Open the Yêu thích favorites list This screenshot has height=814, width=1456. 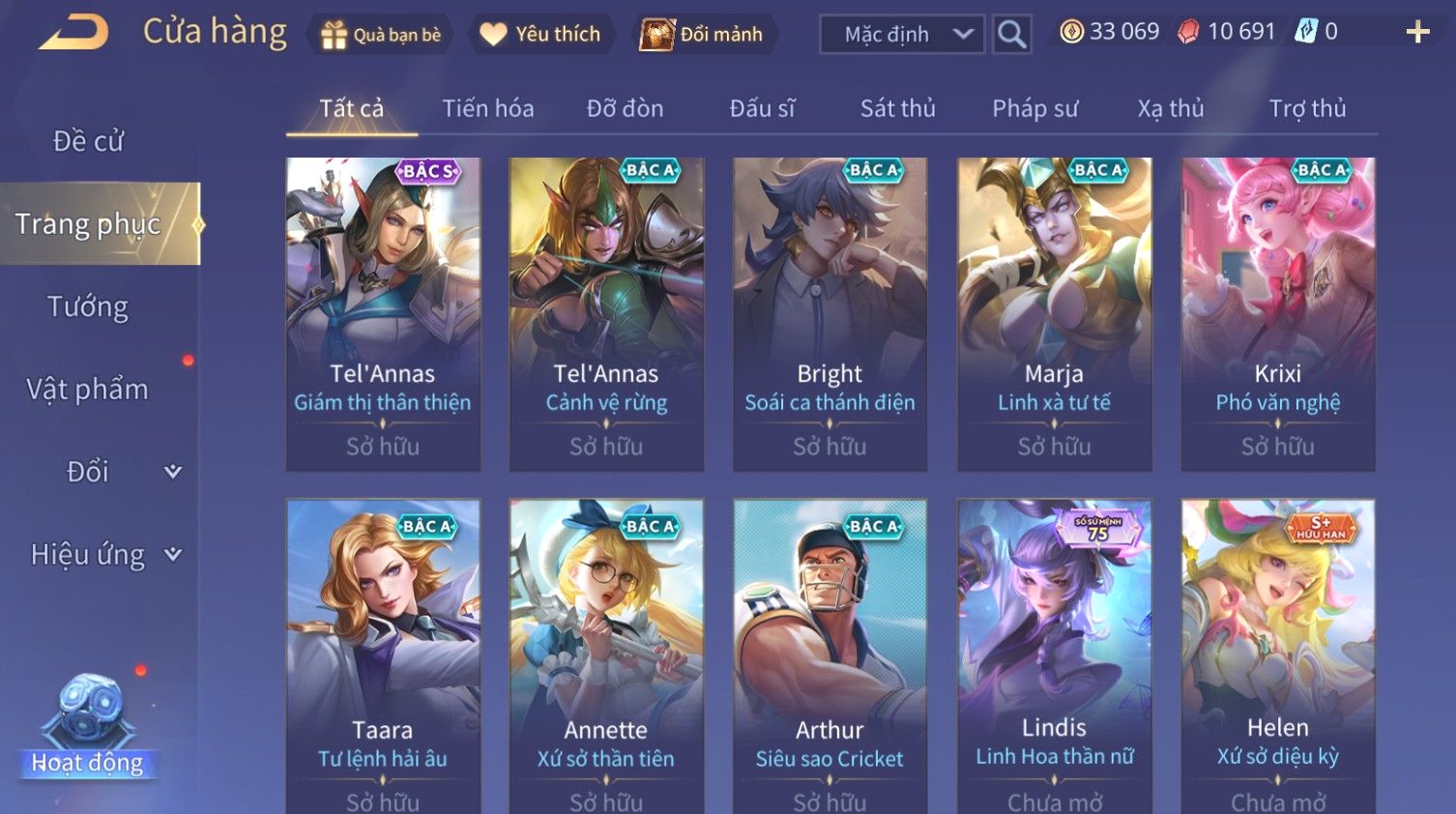(x=540, y=35)
